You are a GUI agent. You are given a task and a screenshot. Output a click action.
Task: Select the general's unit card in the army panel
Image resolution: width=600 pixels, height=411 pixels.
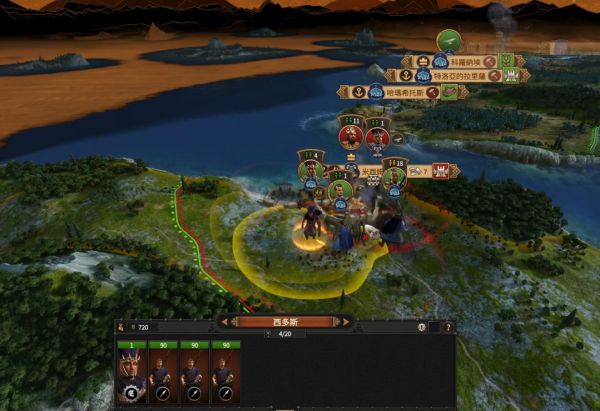(131, 374)
